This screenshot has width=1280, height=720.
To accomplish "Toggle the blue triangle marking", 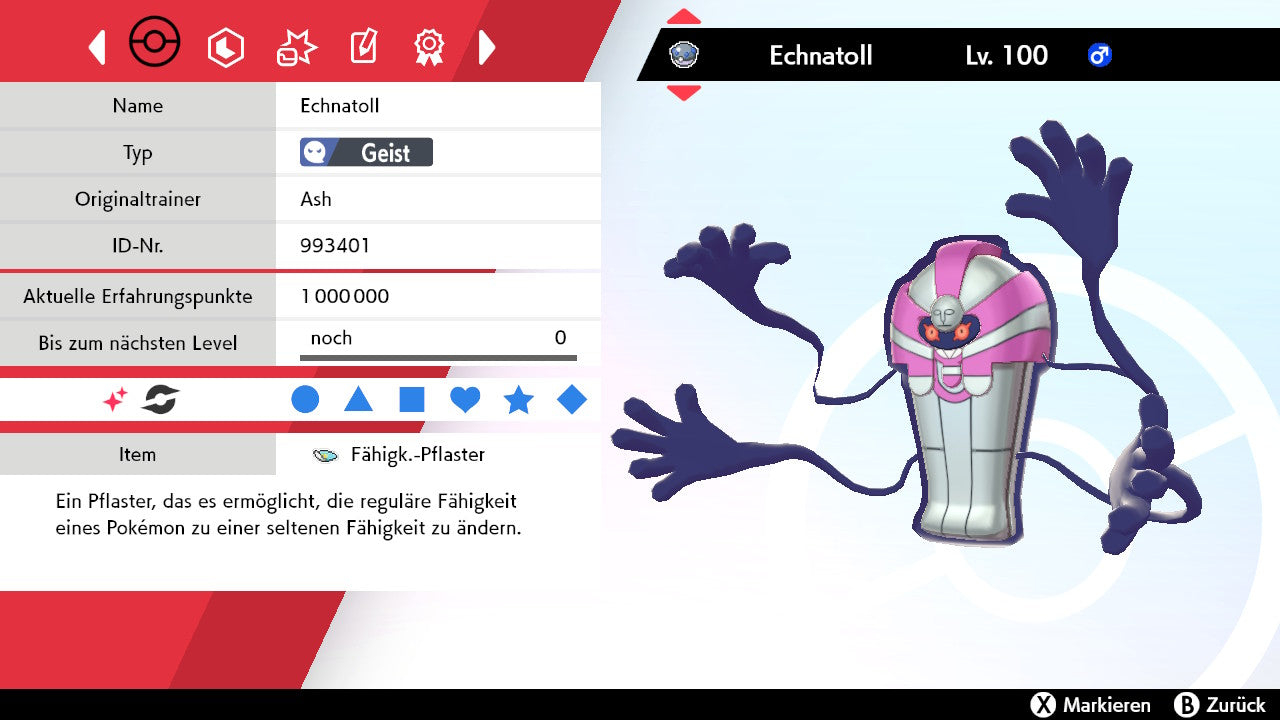I will pyautogui.click(x=358, y=400).
